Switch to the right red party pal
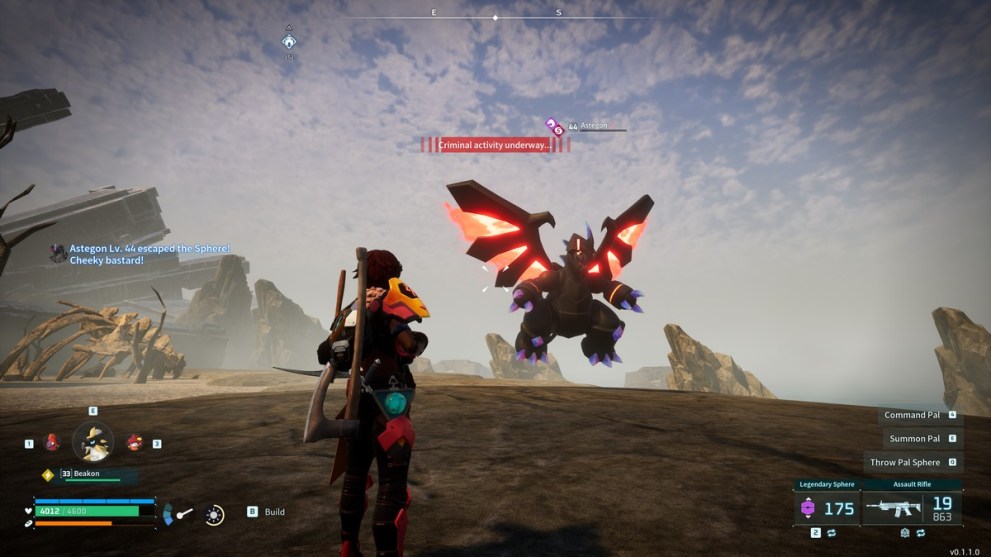The width and height of the screenshot is (991, 557). (x=134, y=442)
